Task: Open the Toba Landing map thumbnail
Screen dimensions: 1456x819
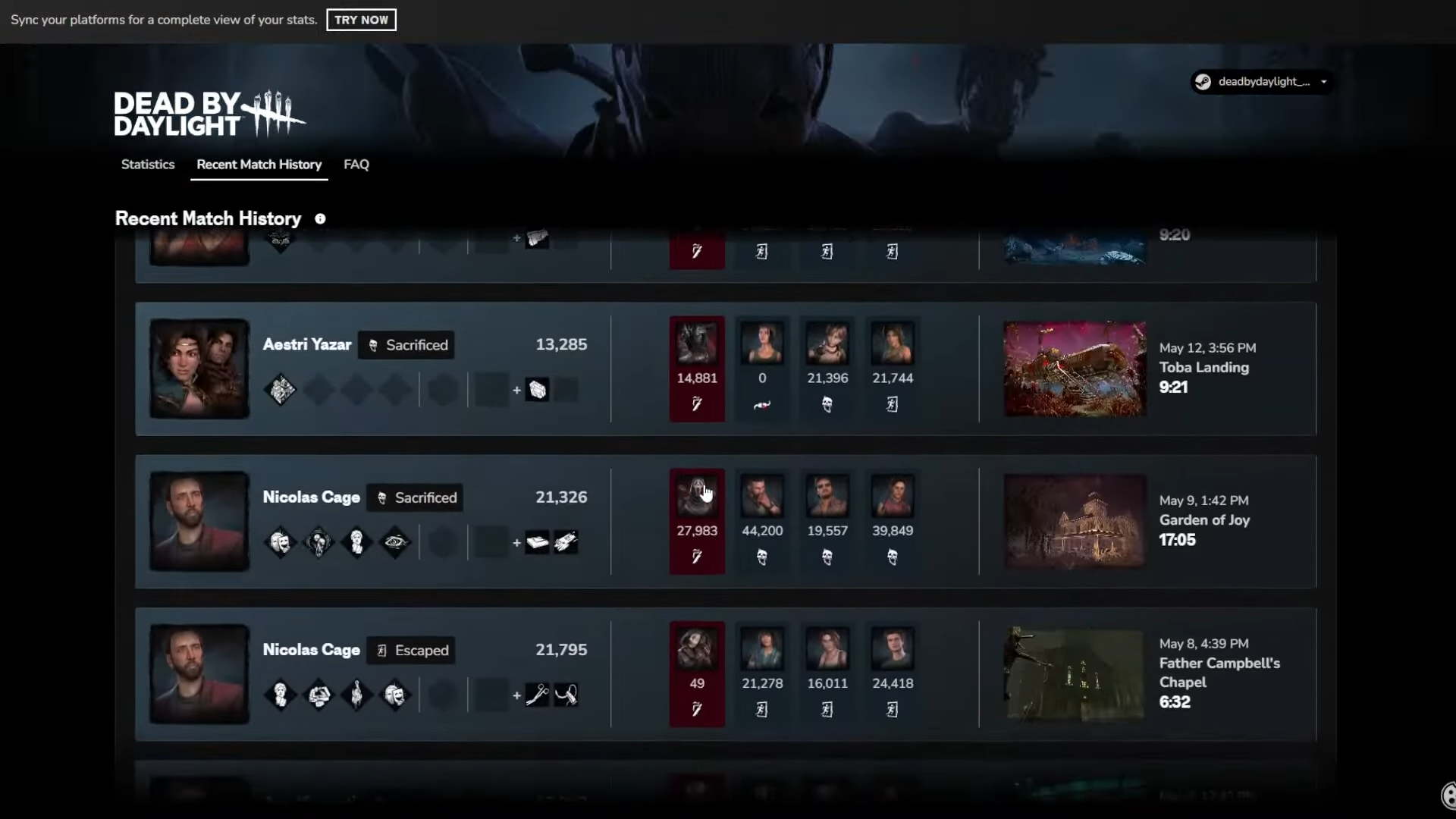Action: pos(1075,369)
